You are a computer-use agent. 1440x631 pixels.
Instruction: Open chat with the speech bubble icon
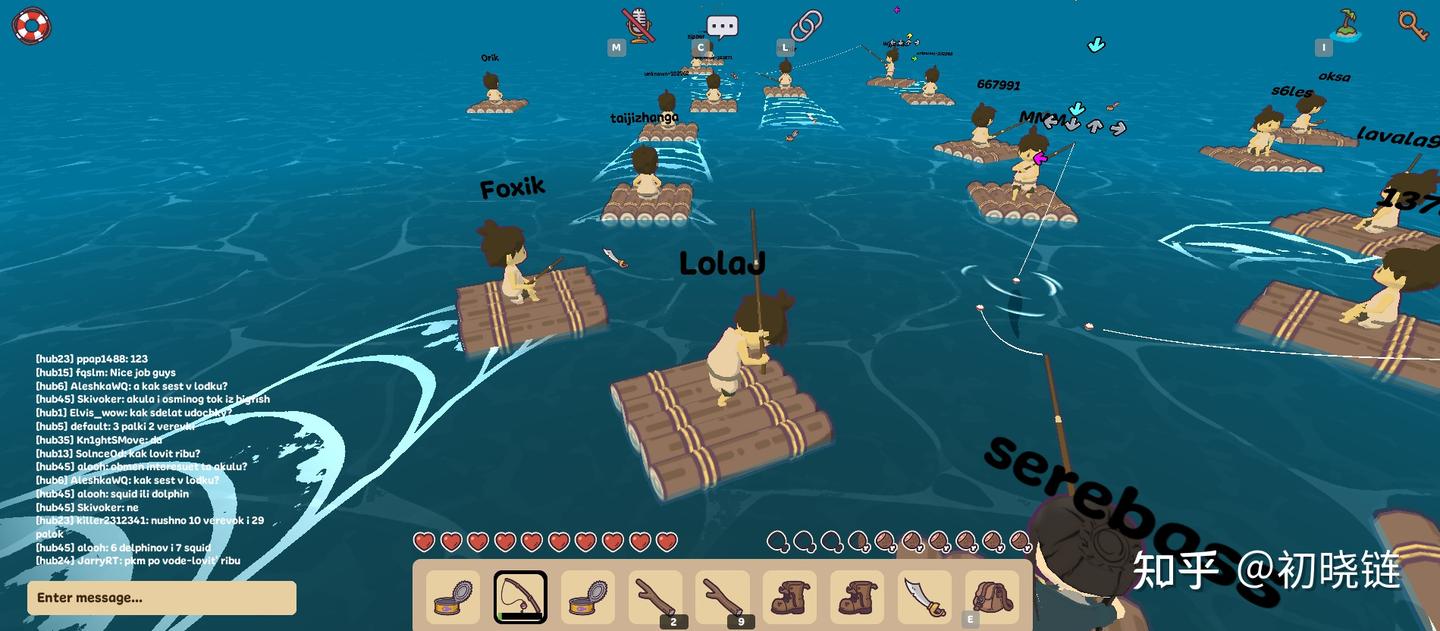point(721,26)
